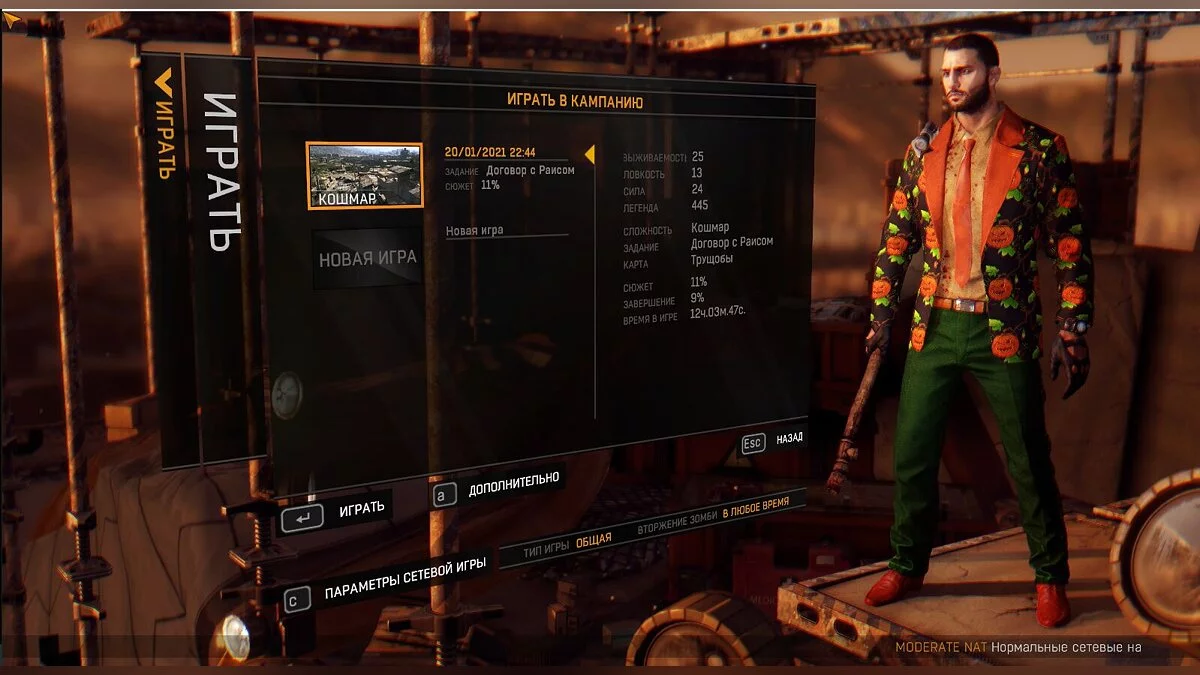Open the ДОПОЛНИТЕЛЬНО options
This screenshot has height=675, width=1200.
(498, 485)
